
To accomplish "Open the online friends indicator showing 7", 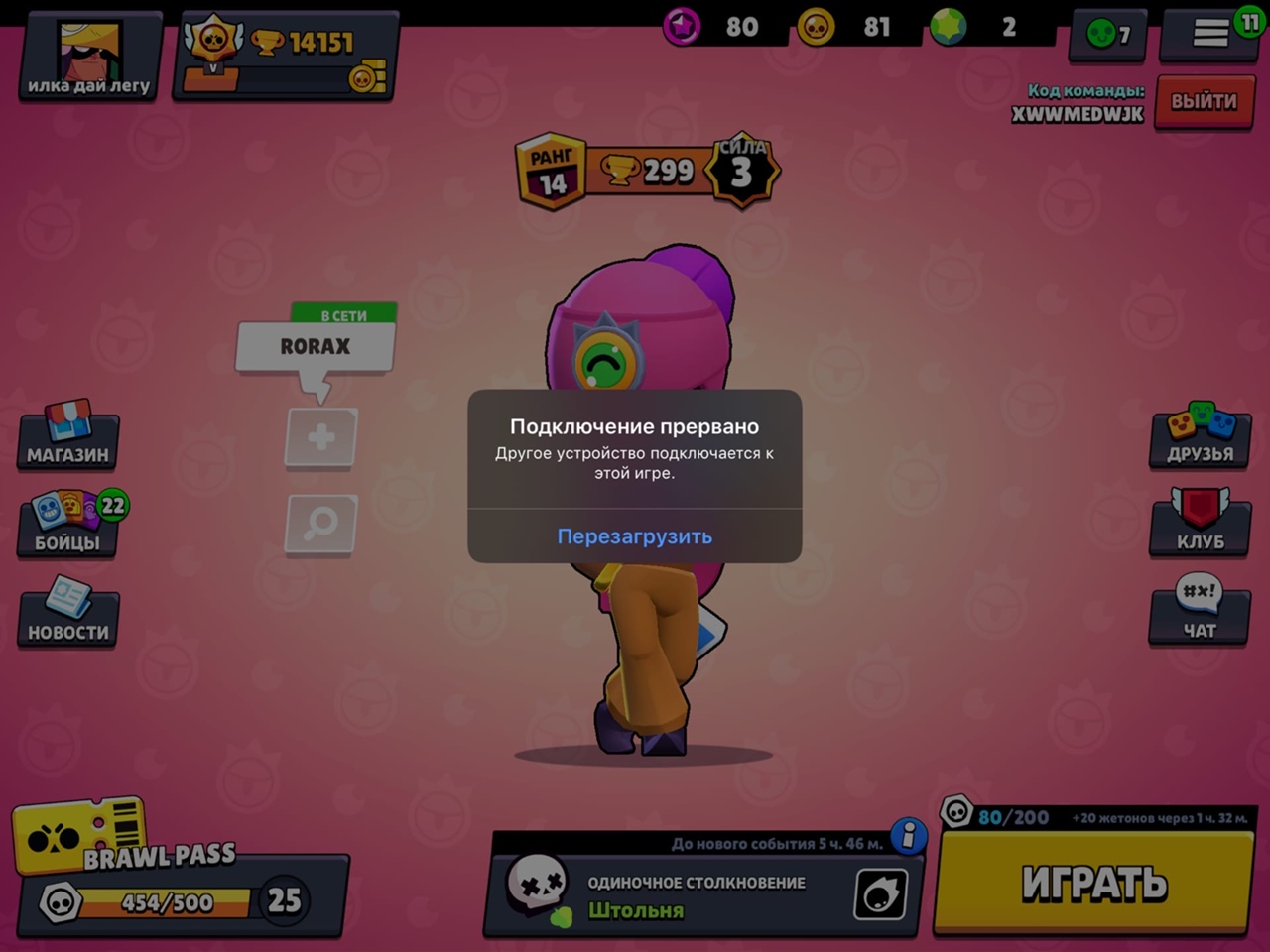I will coord(1108,35).
